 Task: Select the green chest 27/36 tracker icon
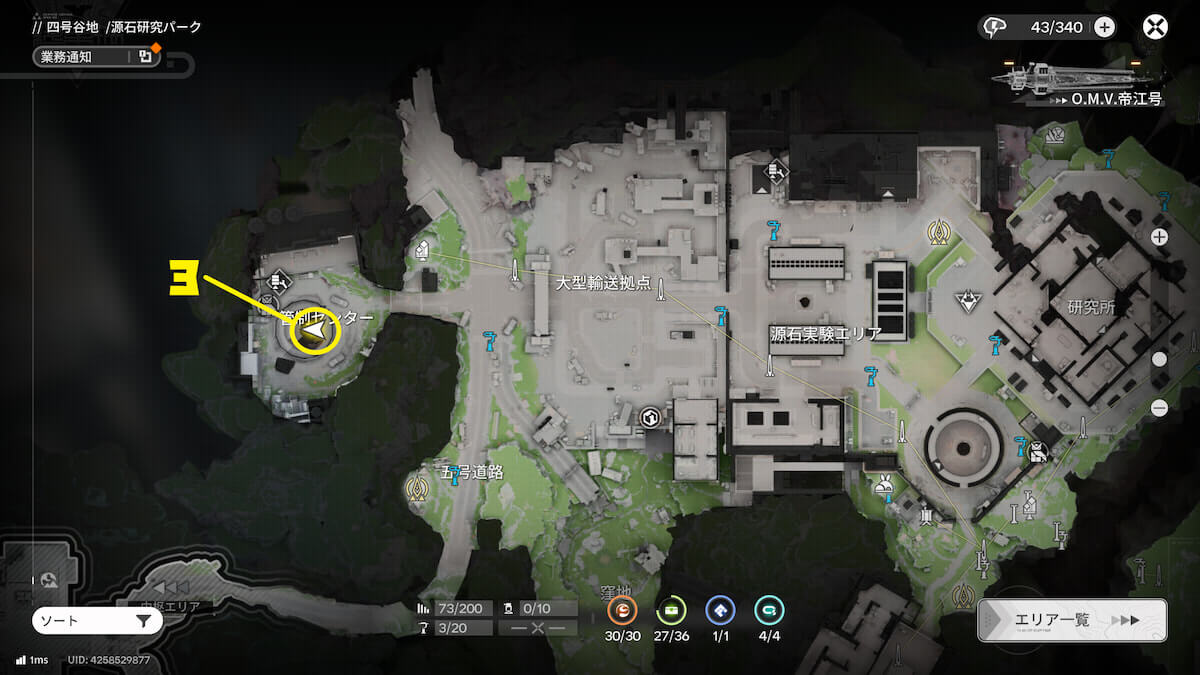point(670,610)
